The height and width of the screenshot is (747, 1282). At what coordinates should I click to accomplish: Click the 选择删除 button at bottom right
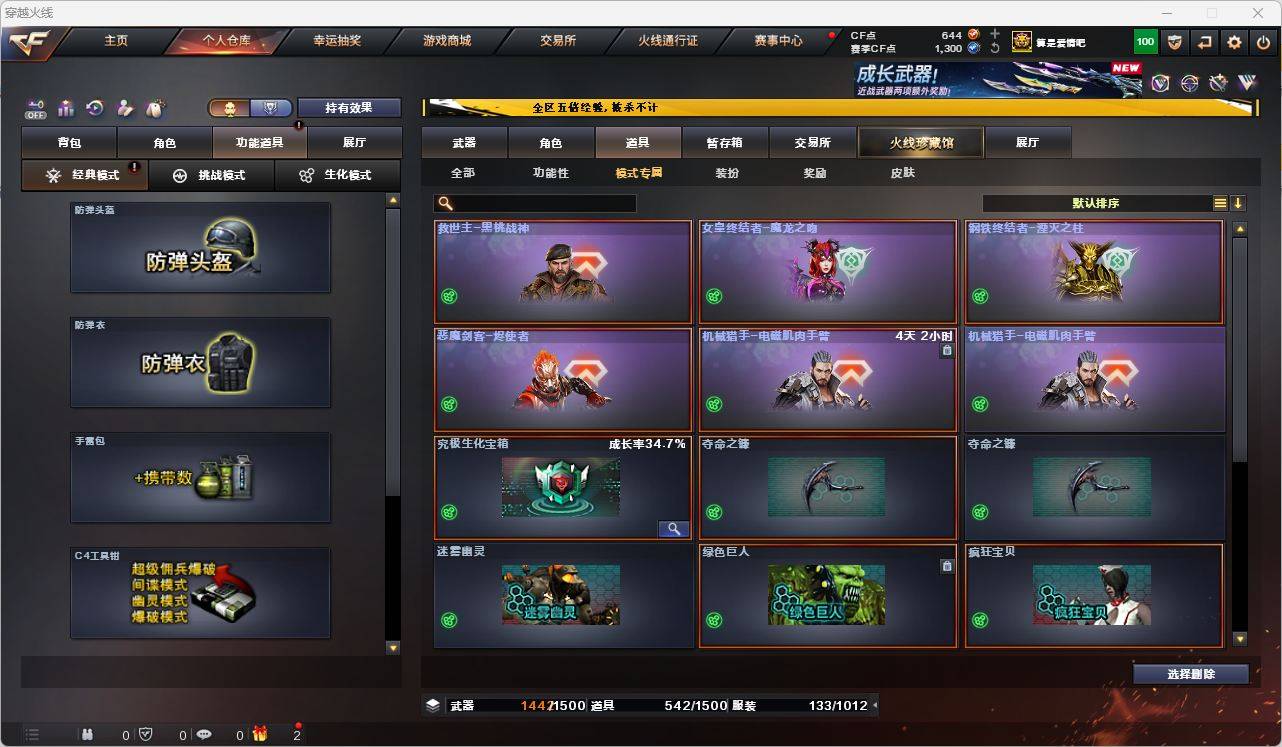[1191, 674]
